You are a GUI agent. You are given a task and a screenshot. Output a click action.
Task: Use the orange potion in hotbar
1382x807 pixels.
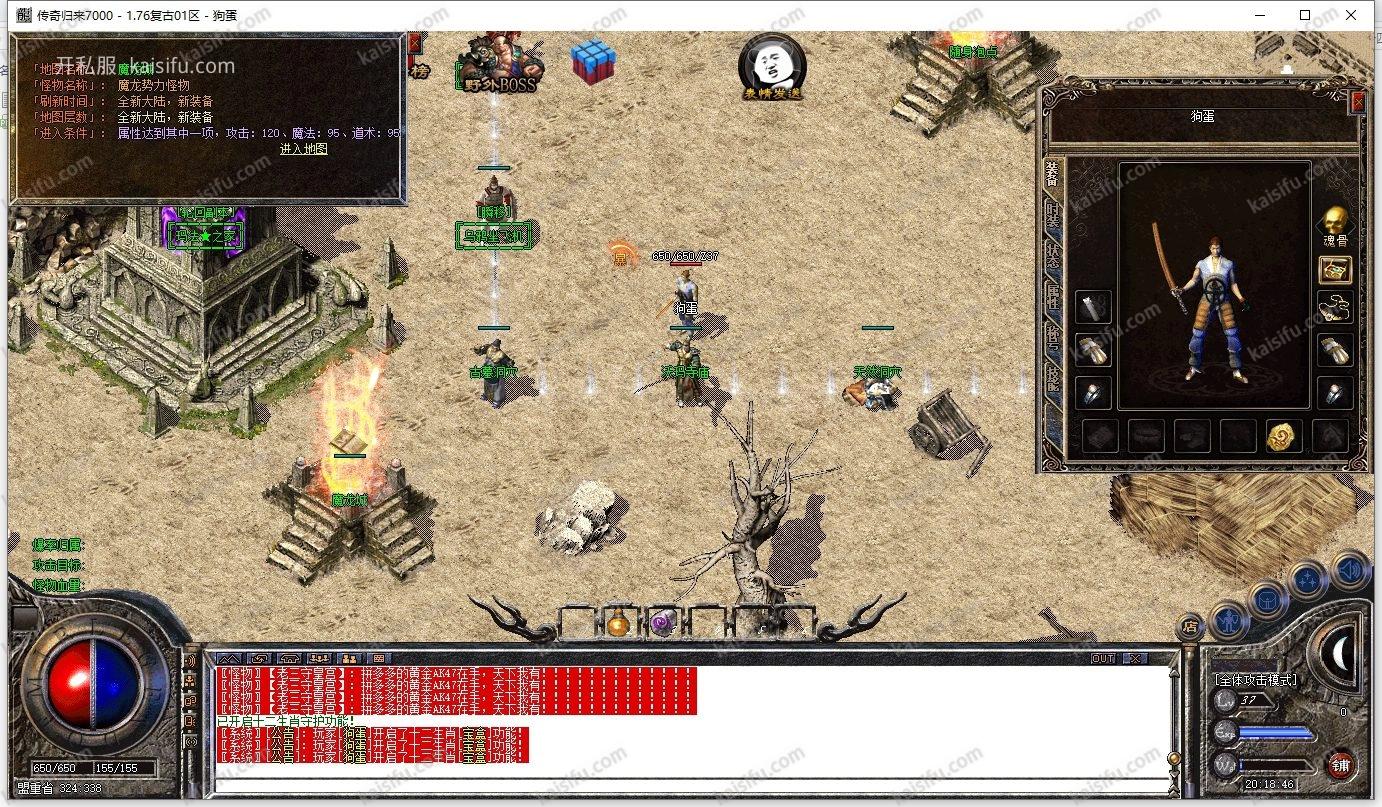coord(618,625)
